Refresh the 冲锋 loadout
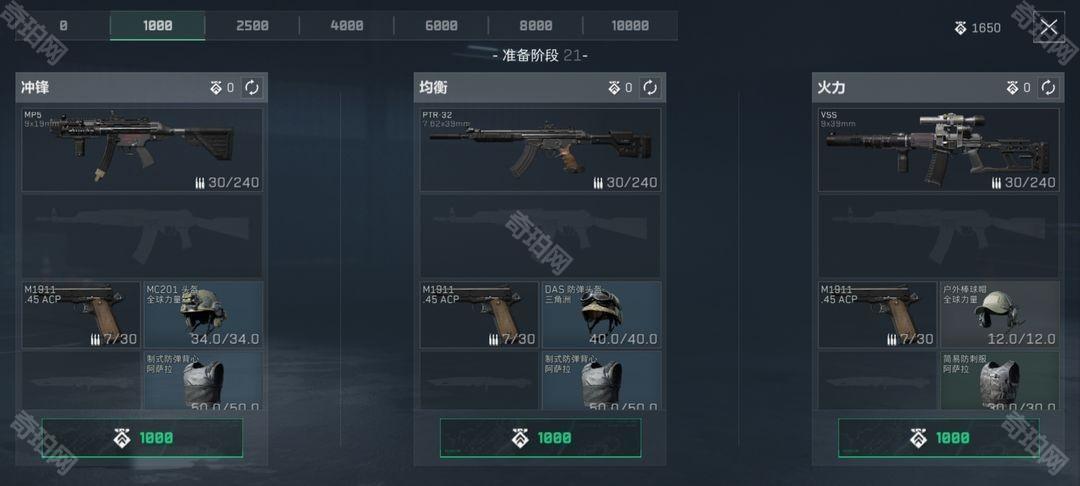This screenshot has height=486, width=1080. click(x=252, y=88)
